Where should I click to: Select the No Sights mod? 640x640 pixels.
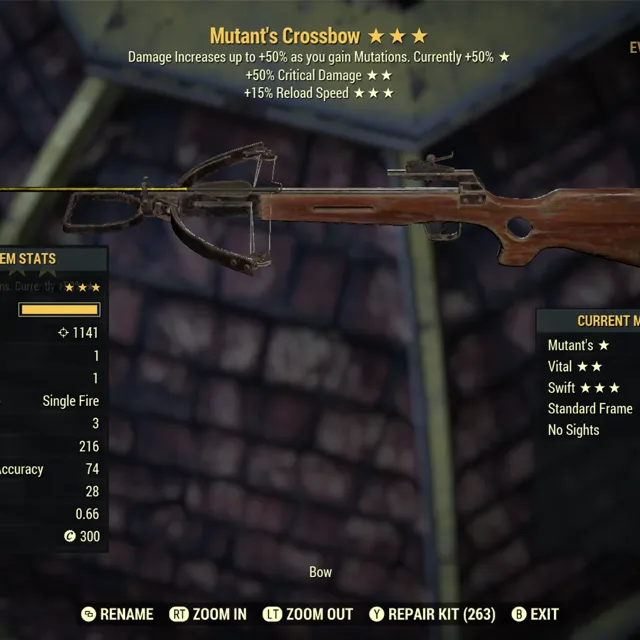point(574,430)
